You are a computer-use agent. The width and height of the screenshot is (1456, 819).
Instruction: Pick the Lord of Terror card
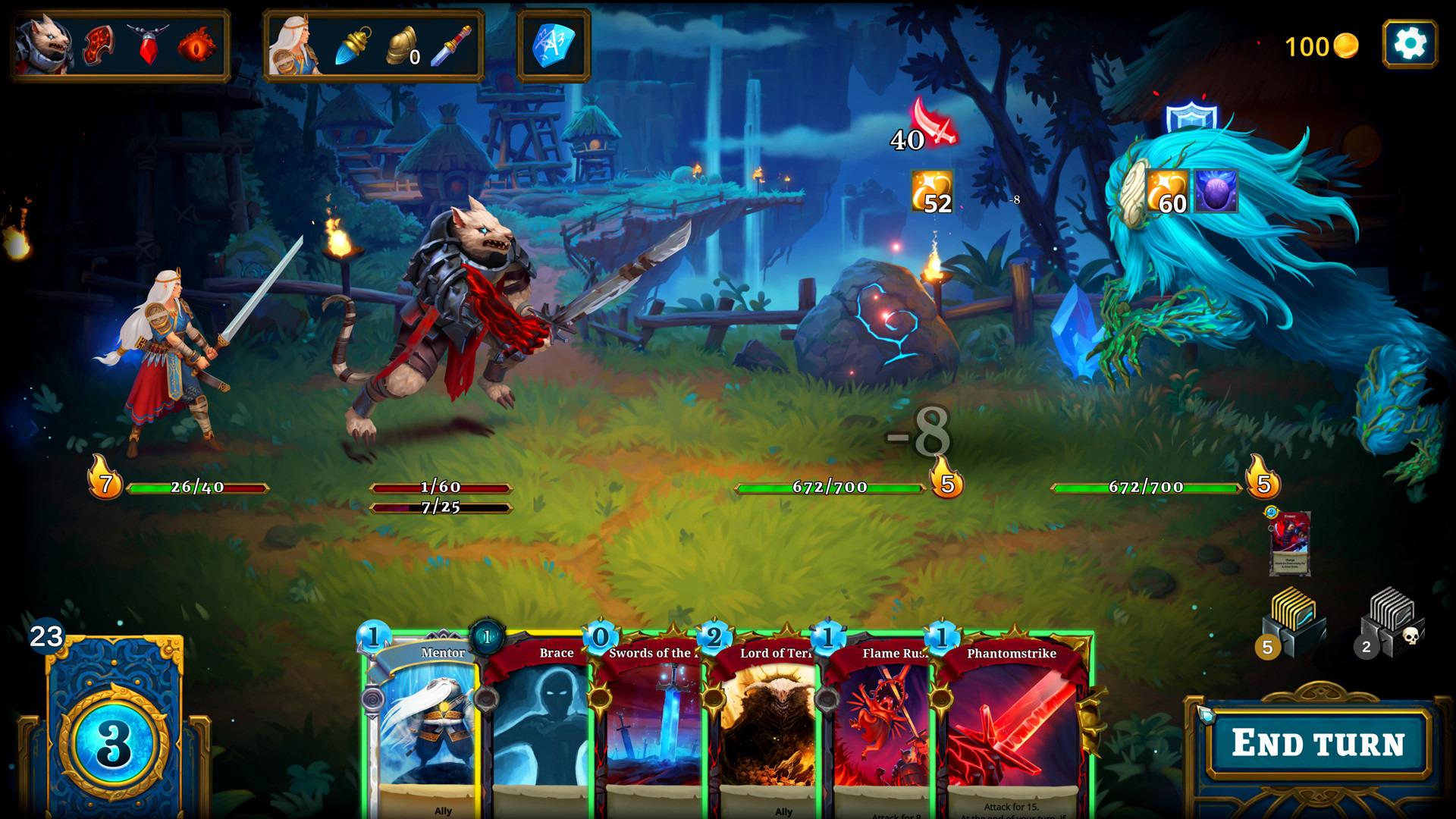point(764,720)
